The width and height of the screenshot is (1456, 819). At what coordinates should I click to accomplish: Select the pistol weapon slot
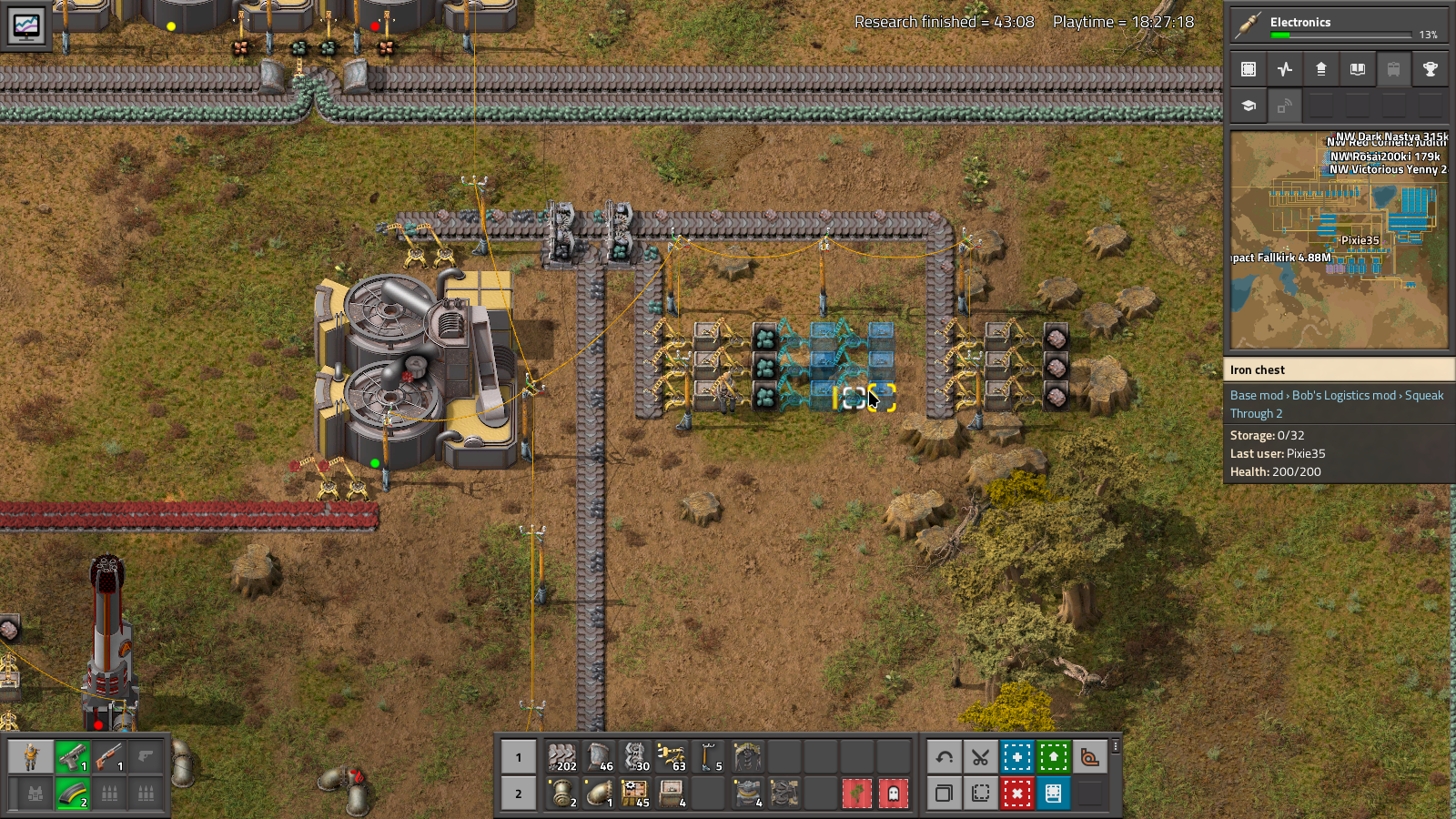[x=73, y=757]
